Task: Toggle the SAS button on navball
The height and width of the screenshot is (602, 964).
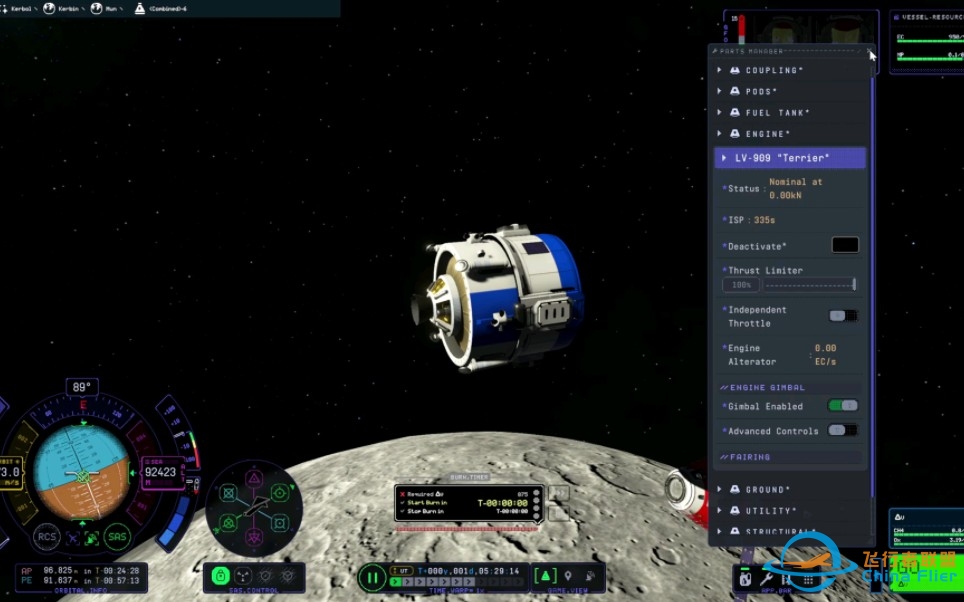Action: click(119, 536)
